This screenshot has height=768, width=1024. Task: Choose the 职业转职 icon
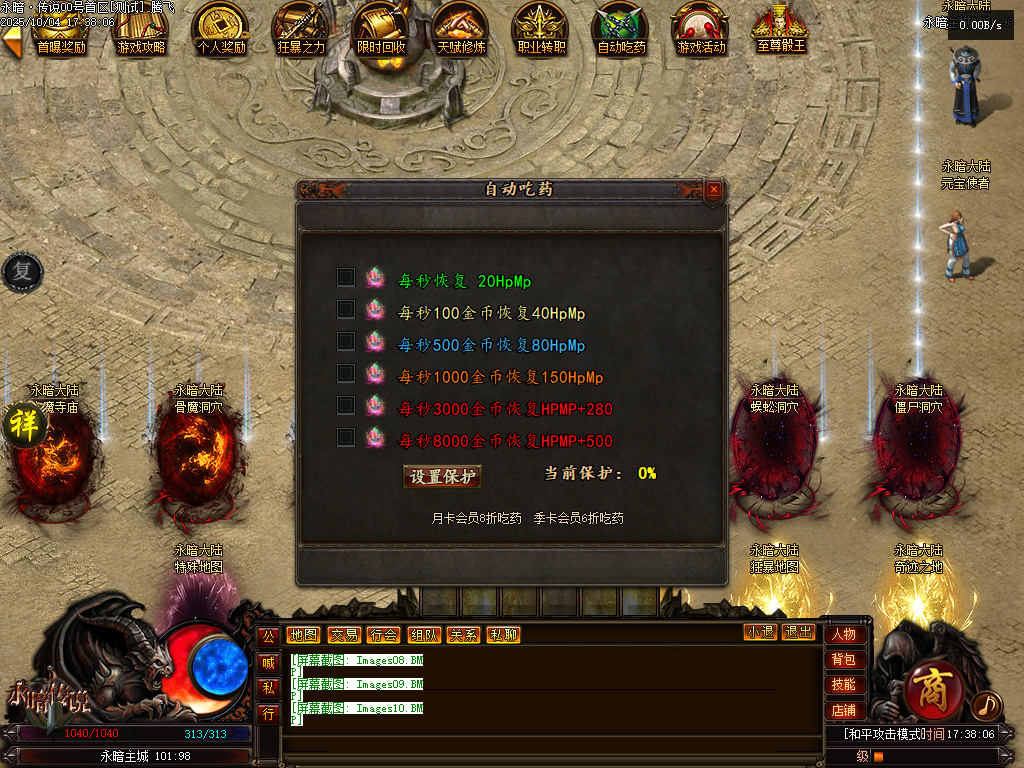(x=541, y=29)
